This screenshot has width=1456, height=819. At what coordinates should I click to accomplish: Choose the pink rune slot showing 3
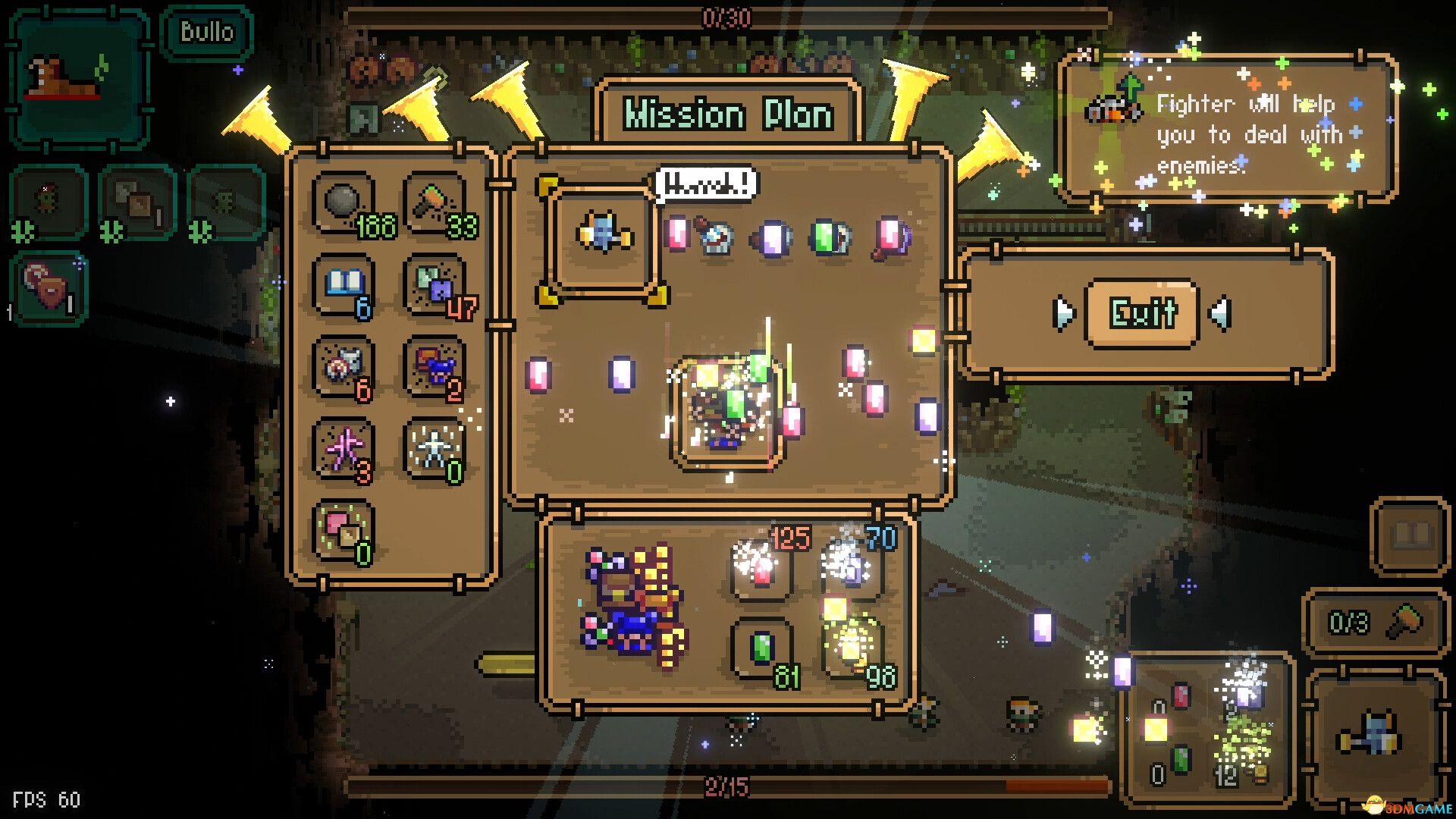click(345, 450)
